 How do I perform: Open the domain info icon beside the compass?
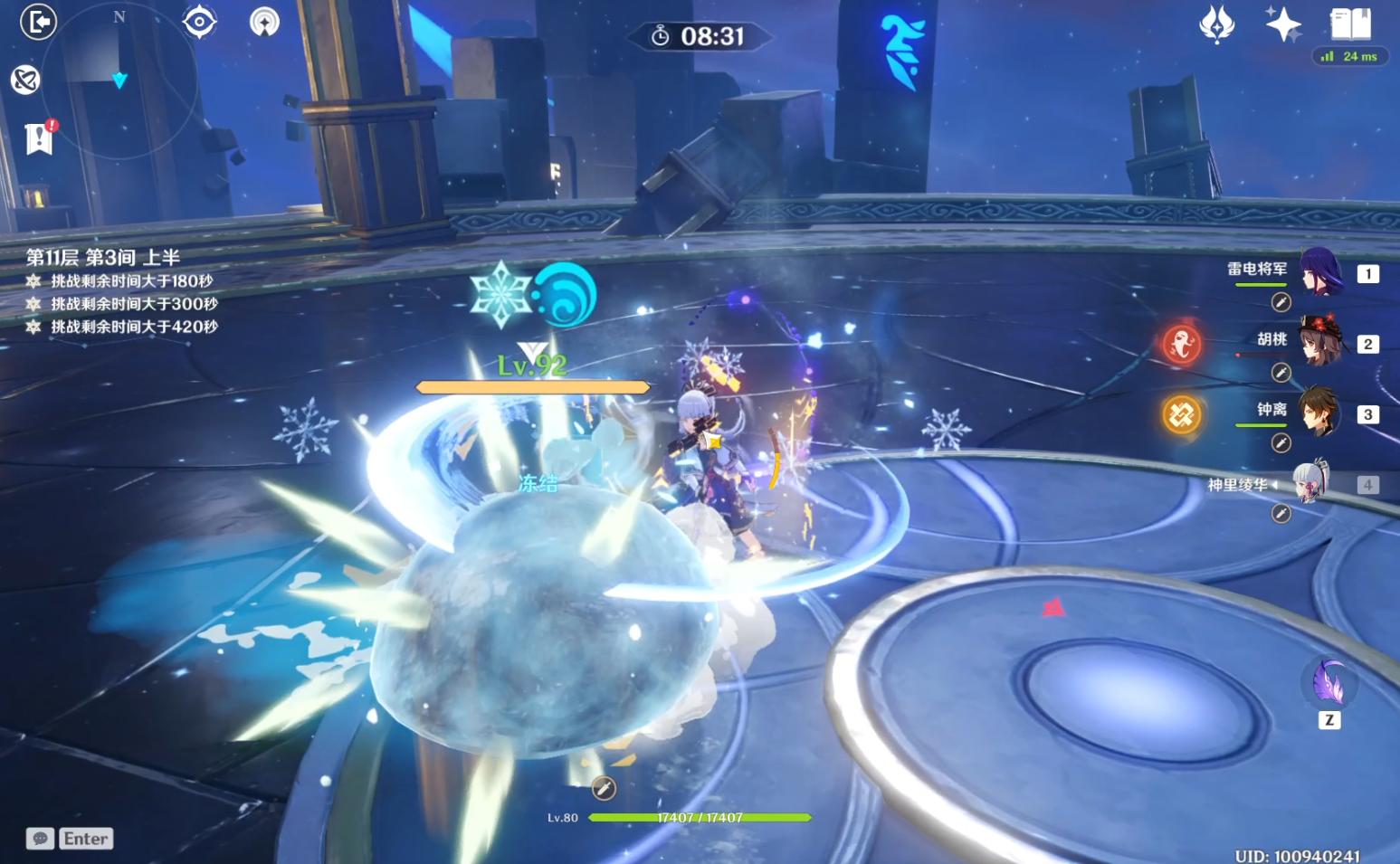coord(264,22)
